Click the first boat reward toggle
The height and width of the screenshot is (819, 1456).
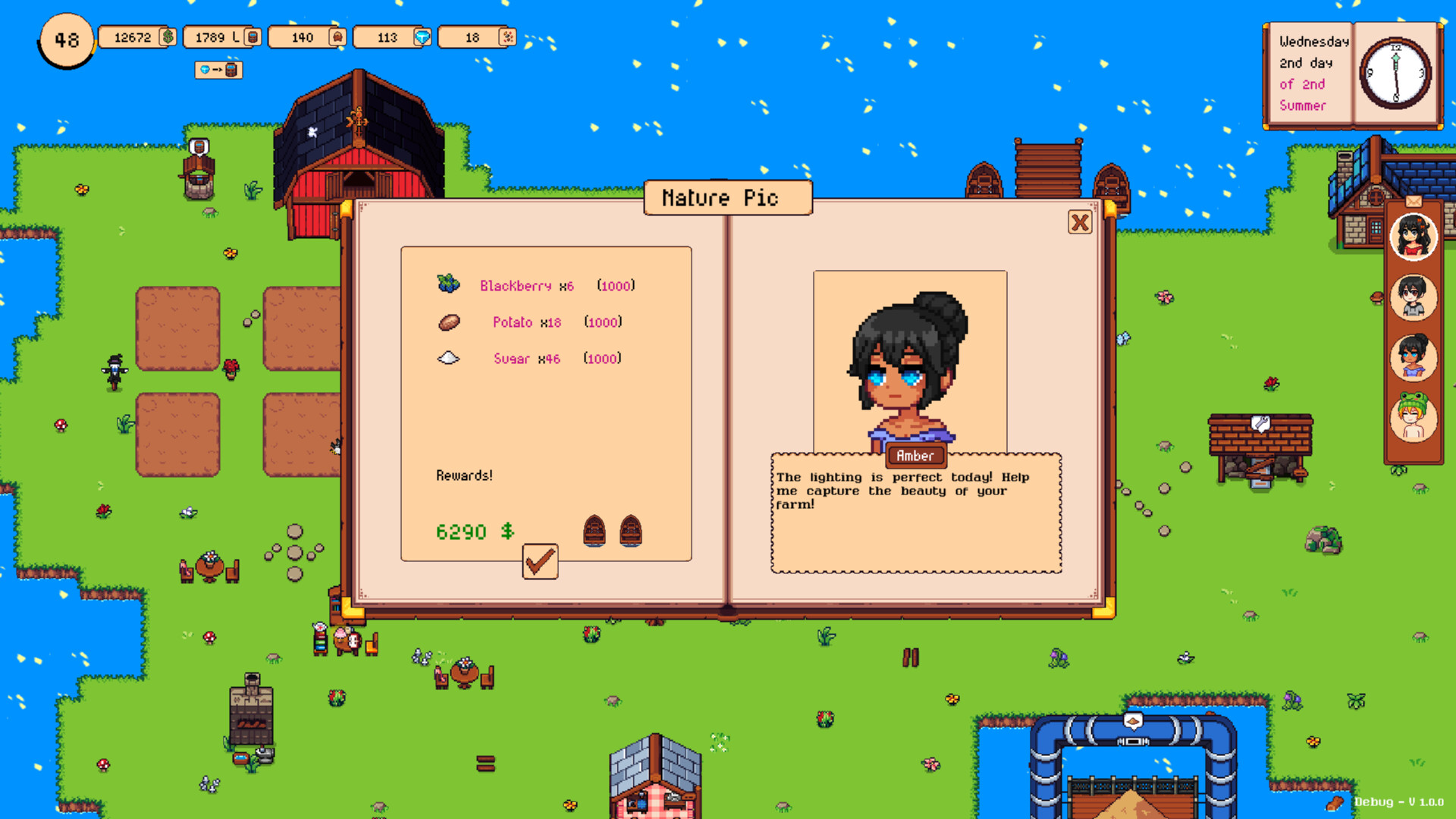point(594,531)
